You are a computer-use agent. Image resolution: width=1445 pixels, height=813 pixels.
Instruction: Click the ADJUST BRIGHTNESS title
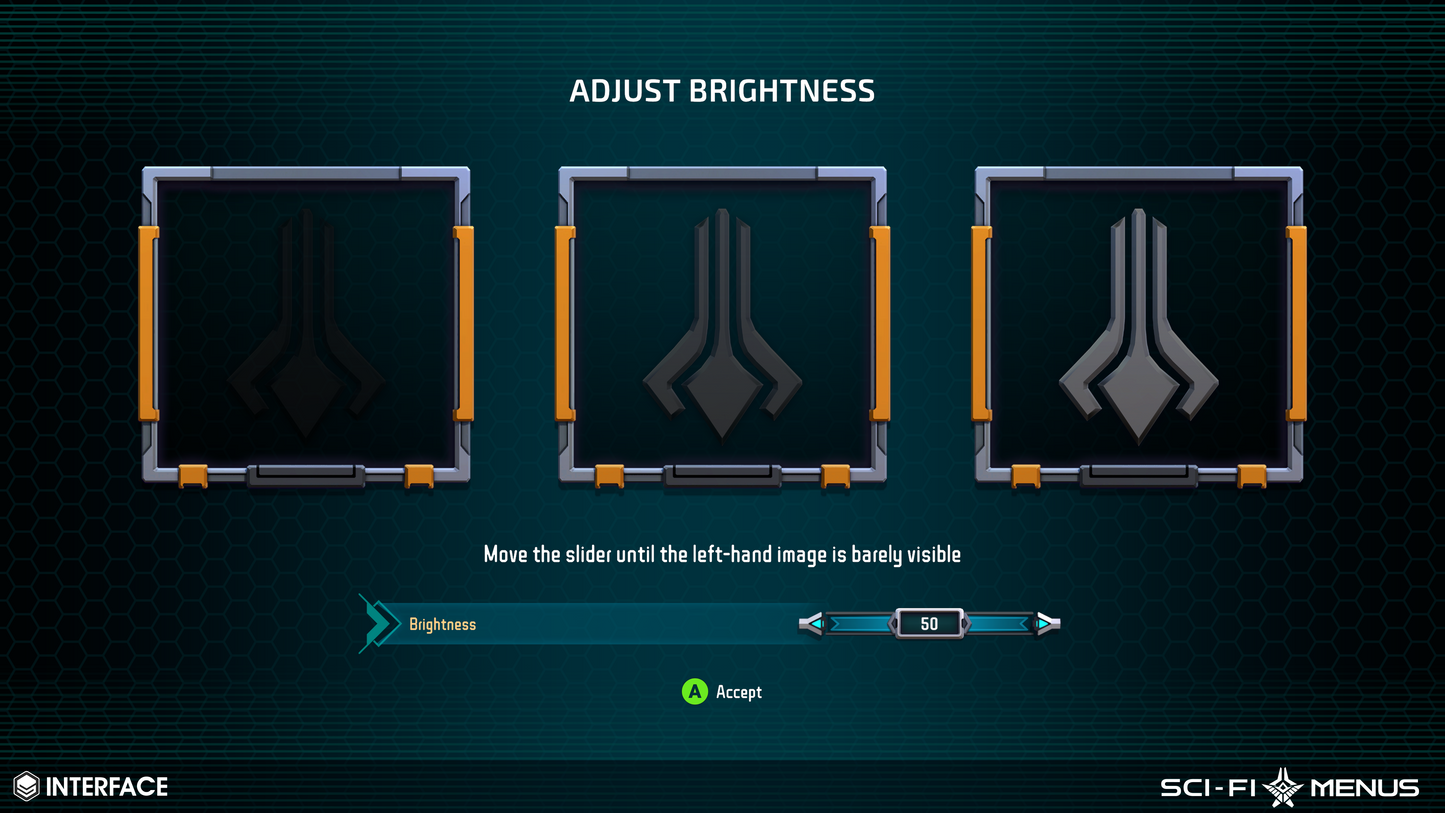coord(722,91)
